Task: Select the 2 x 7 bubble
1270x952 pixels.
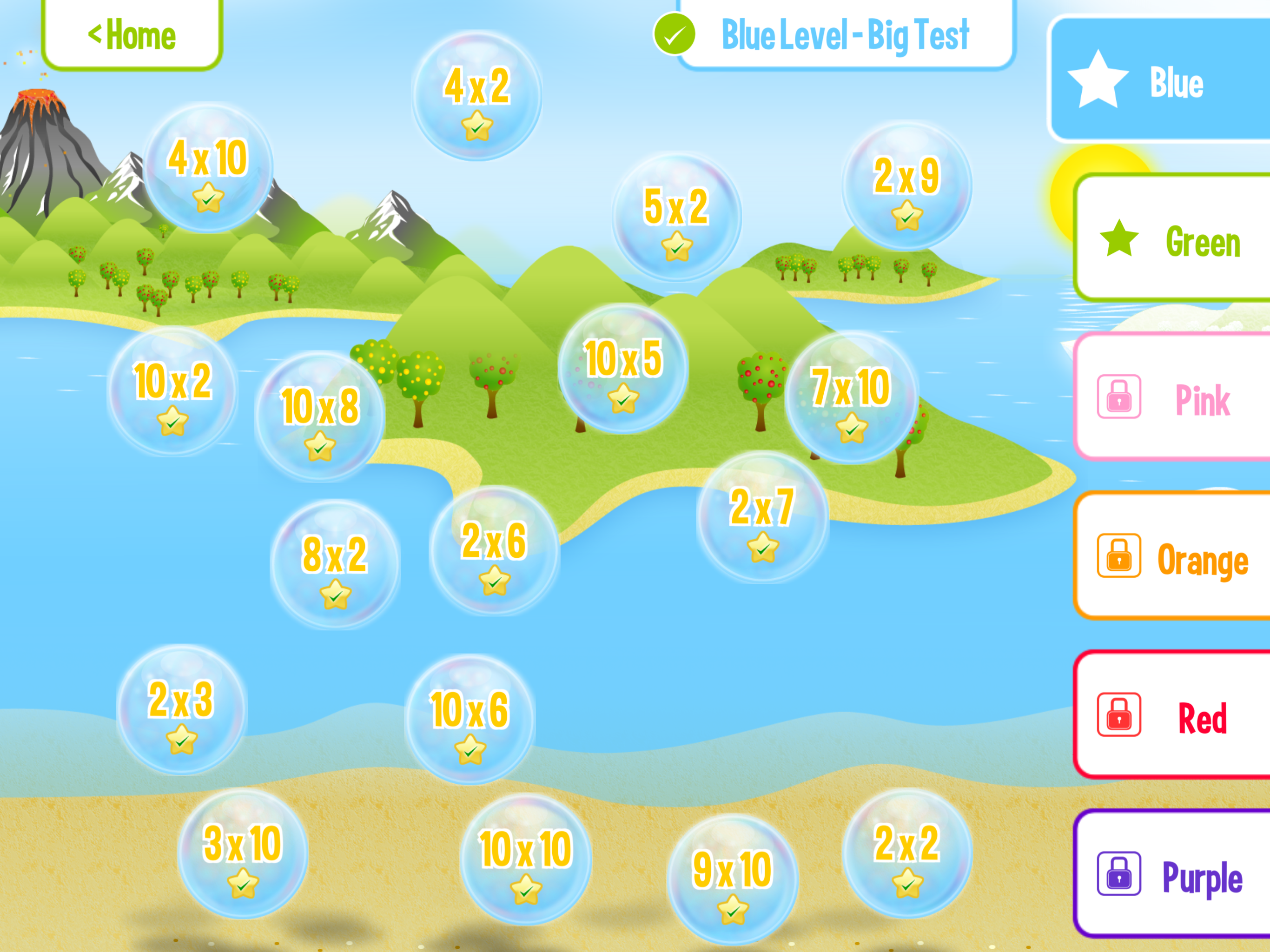Action: pyautogui.click(x=762, y=517)
